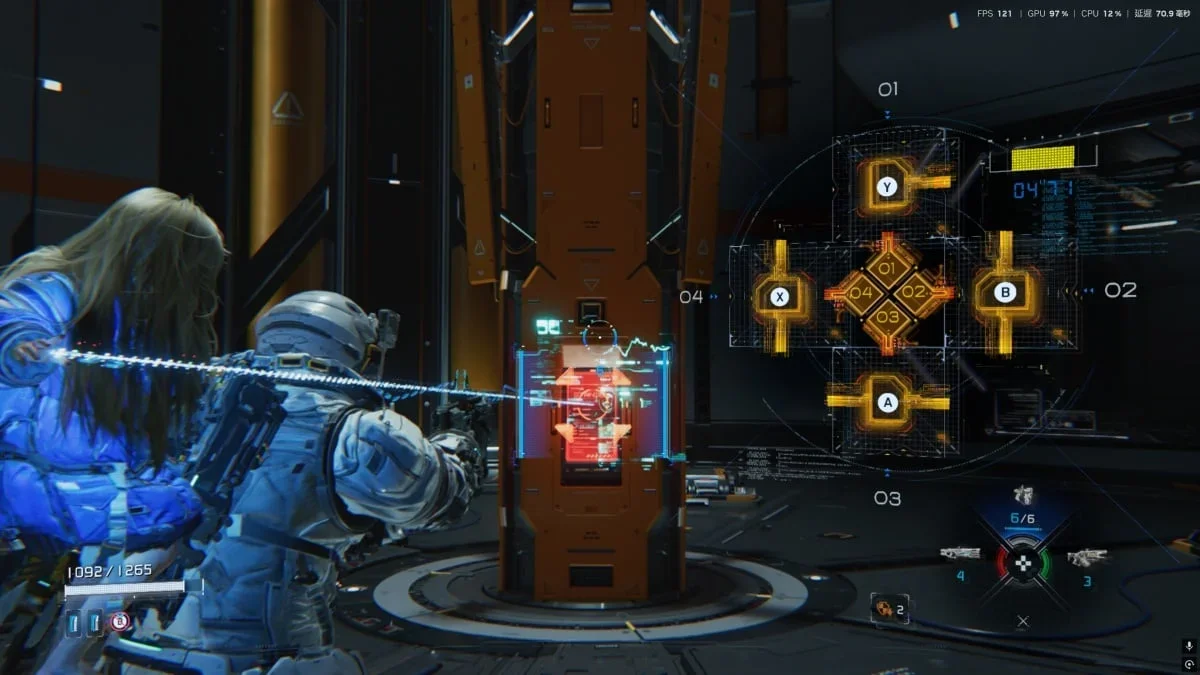Screen dimensions: 1200x675
Task: Click the circular arrow icon below the microphone
Action: click(1188, 664)
